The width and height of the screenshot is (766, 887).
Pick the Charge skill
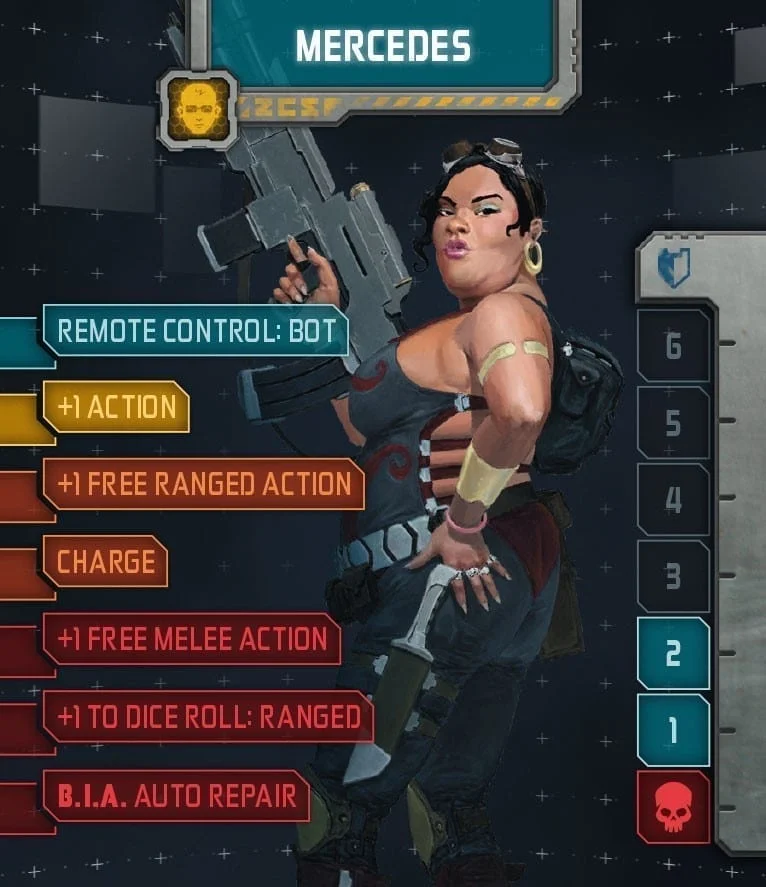(x=105, y=561)
